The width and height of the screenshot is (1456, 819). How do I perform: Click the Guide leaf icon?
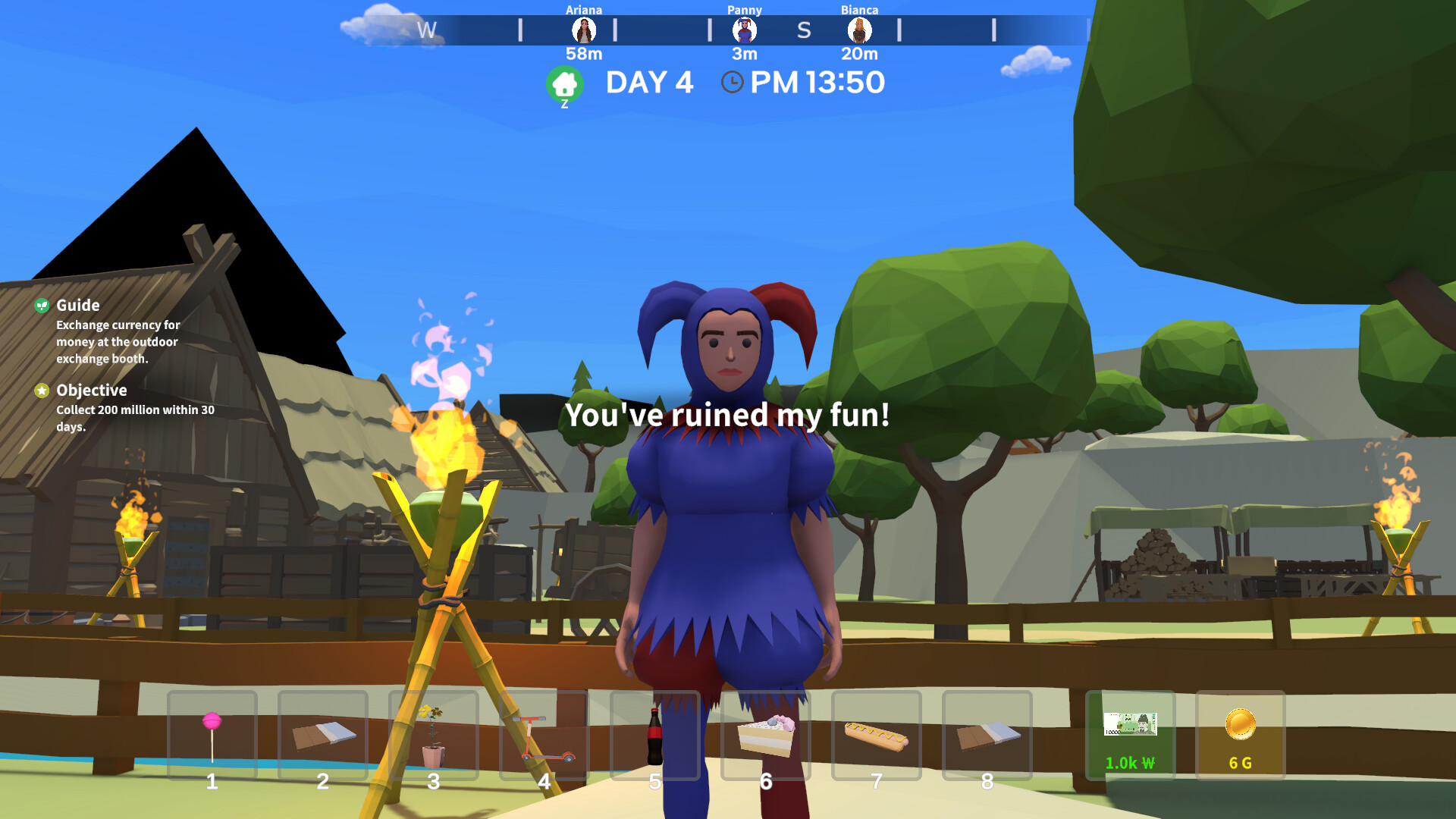pos(42,306)
